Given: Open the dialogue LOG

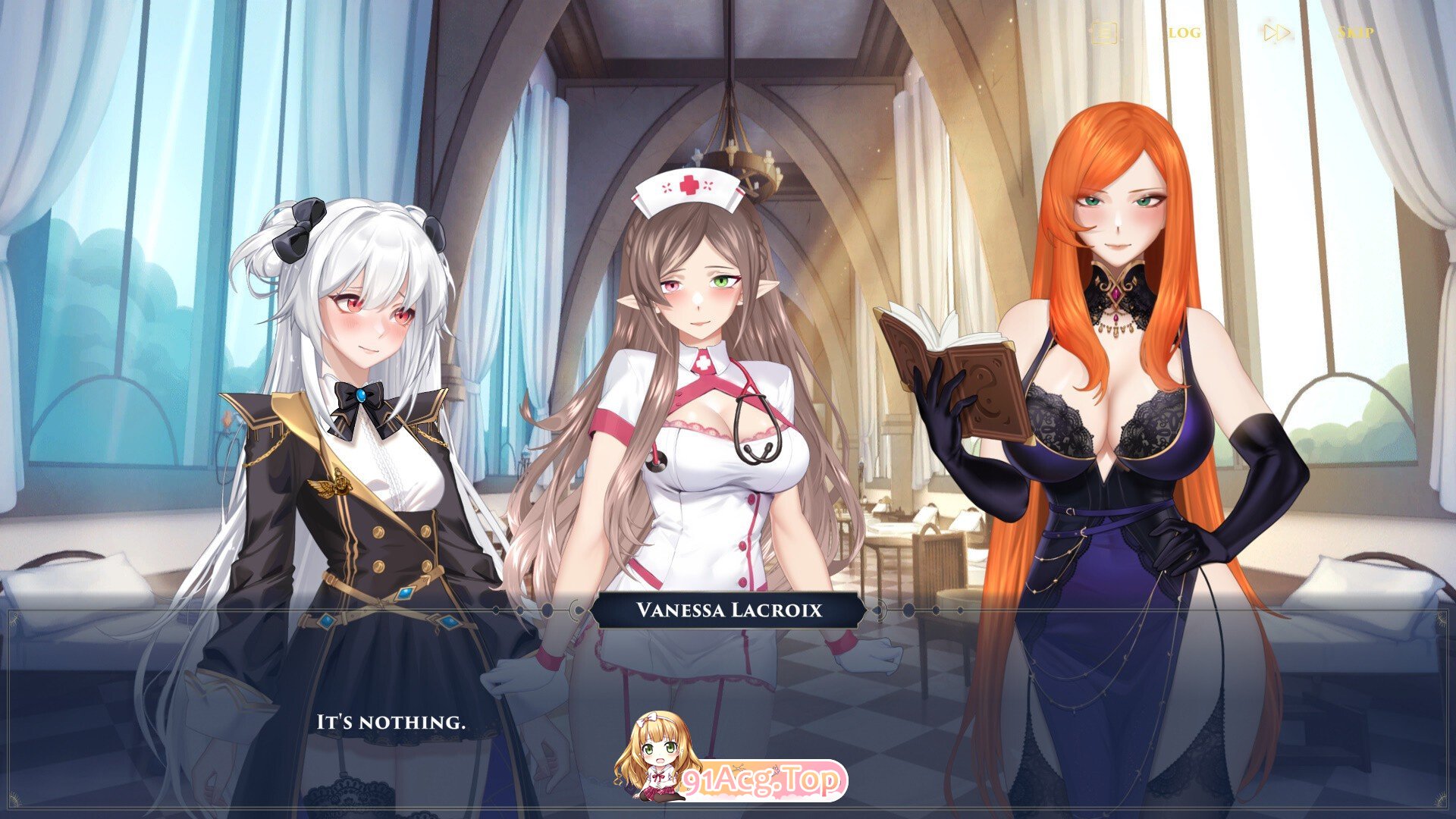Looking at the screenshot, I should pos(1184,33).
